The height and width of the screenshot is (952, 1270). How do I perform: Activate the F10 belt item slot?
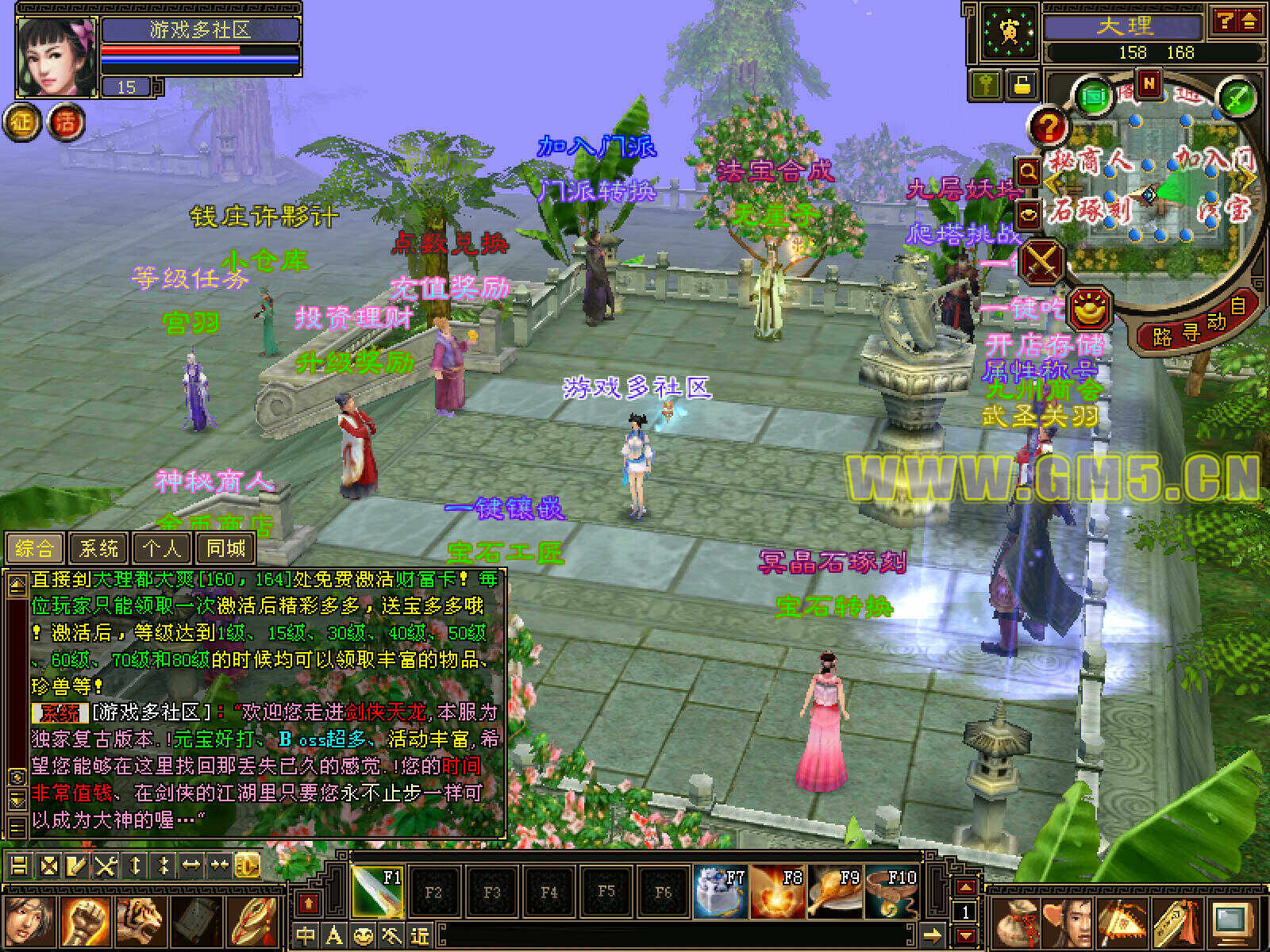(891, 891)
